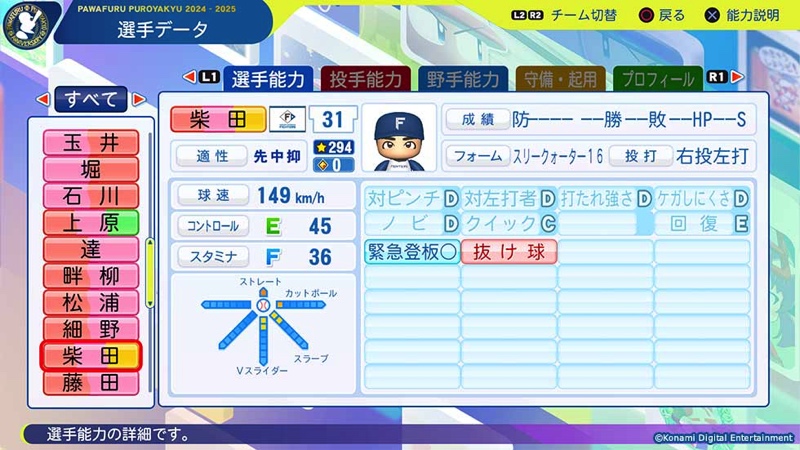This screenshot has width=800, height=450.
Task: Click the left arrow beside すべて filter
Action: [42, 99]
